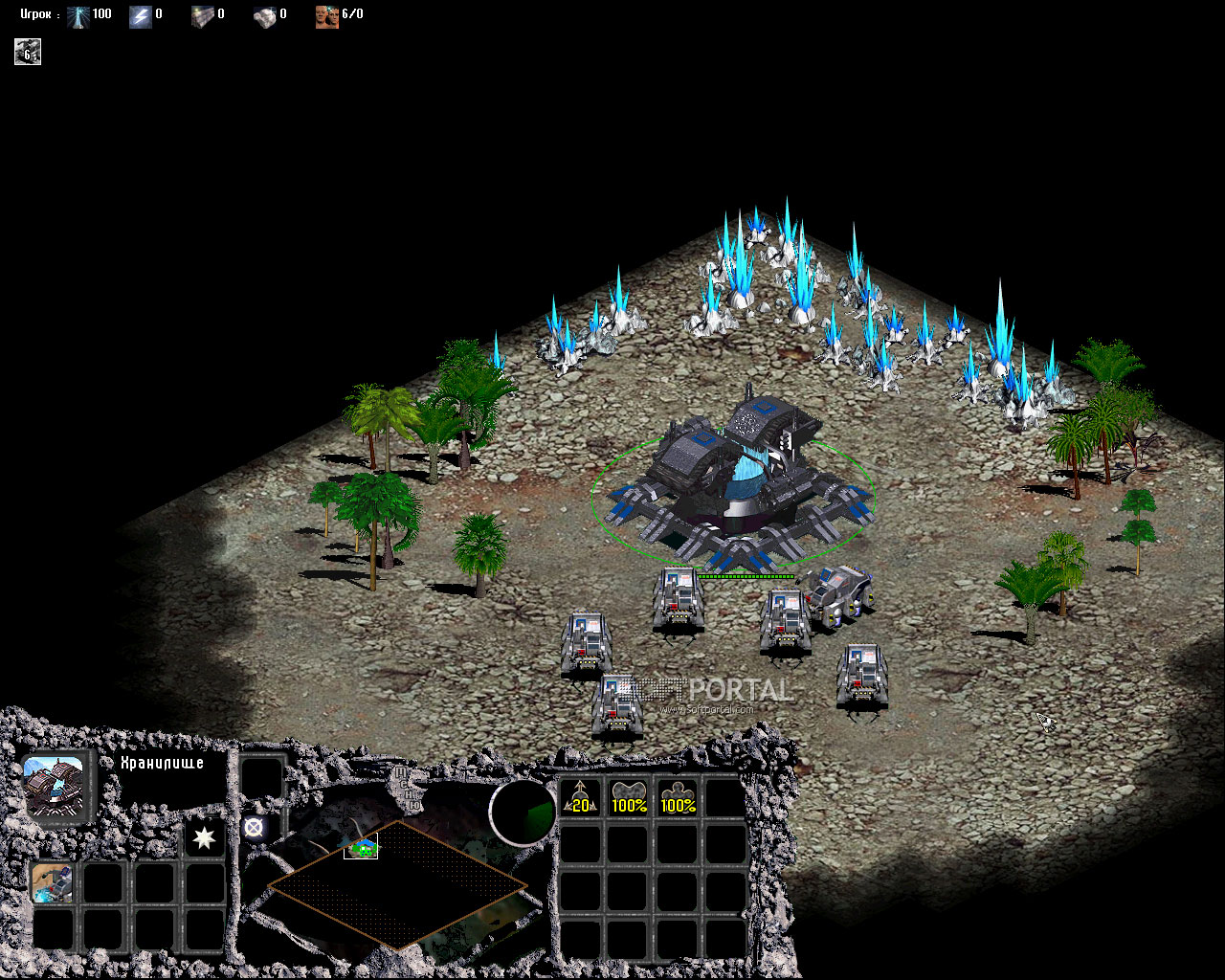This screenshot has width=1225, height=980.
Task: Choose the unit build icon in command grid
Action: (52, 882)
